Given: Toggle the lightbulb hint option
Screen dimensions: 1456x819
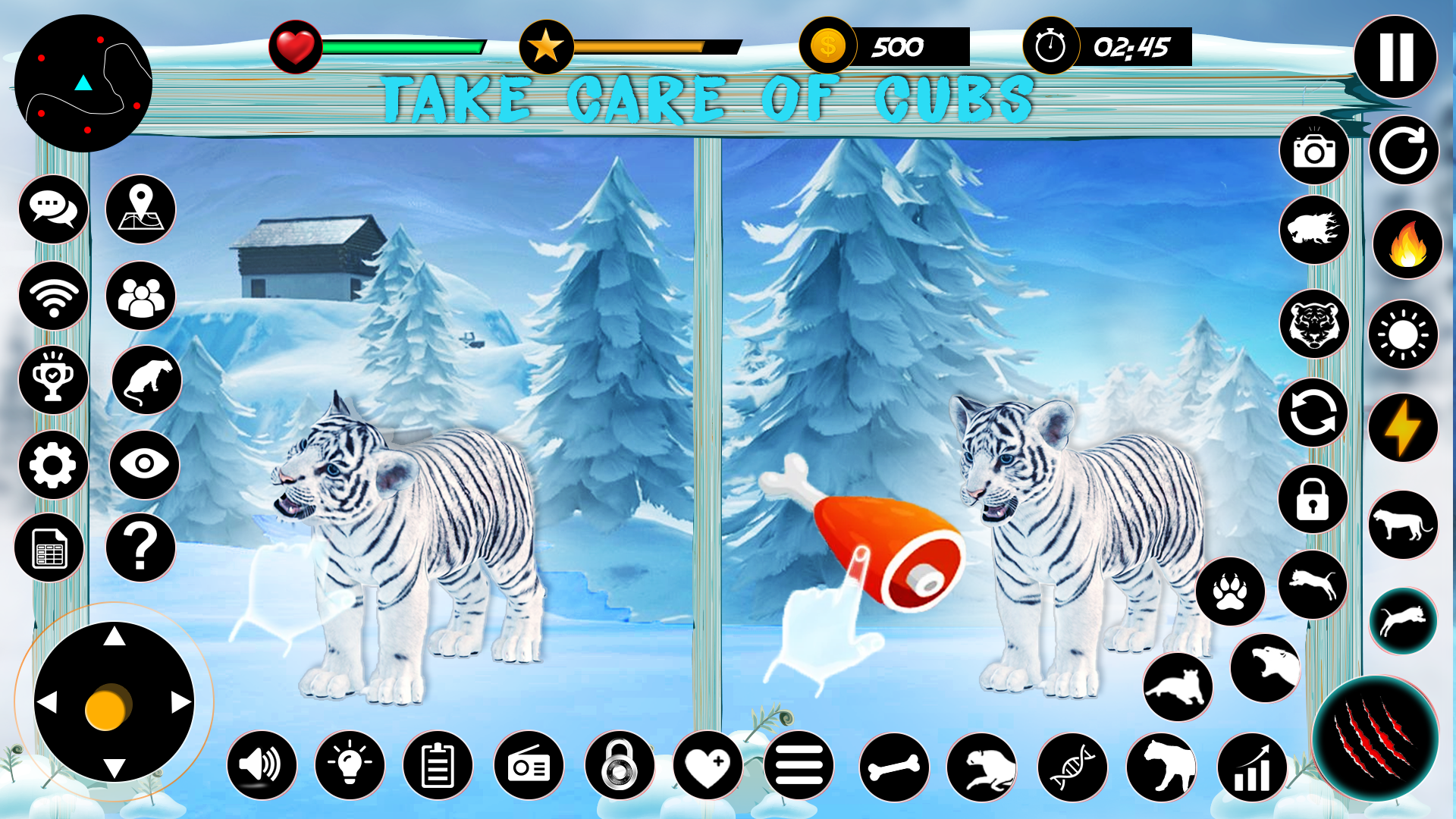Looking at the screenshot, I should (x=350, y=766).
